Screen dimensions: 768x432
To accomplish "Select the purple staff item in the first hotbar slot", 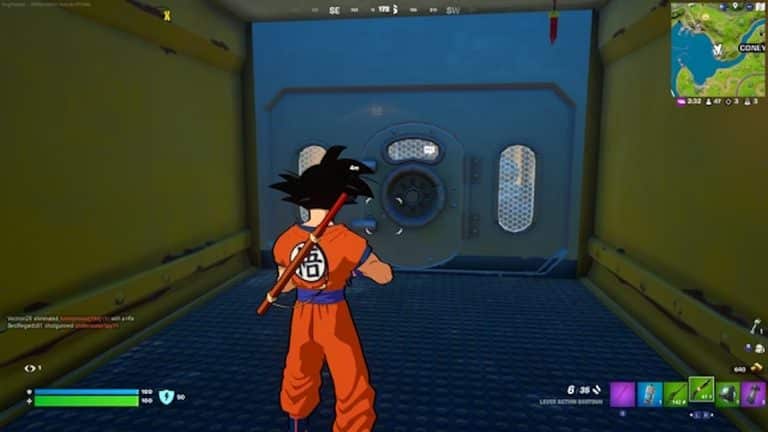I will [x=622, y=393].
